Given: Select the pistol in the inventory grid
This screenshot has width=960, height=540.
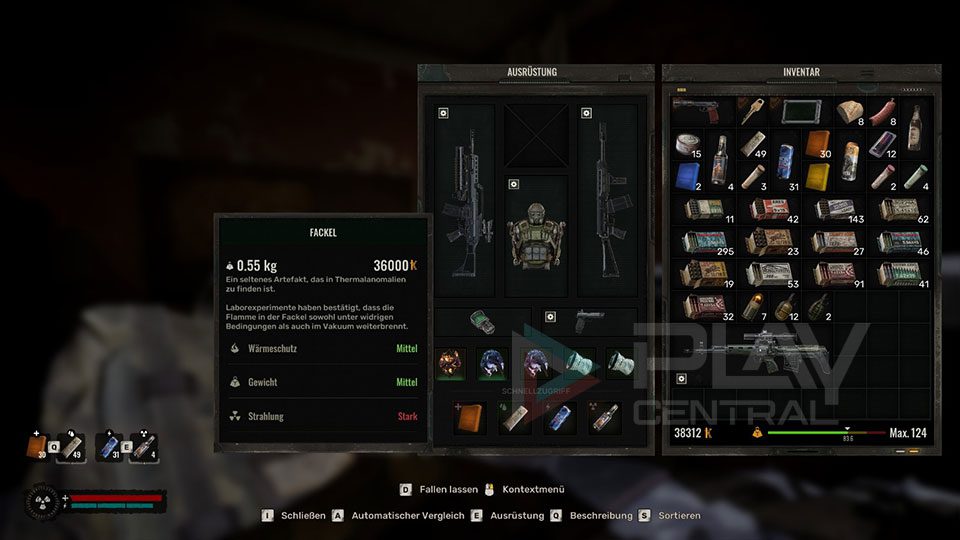Looking at the screenshot, I should tap(697, 108).
